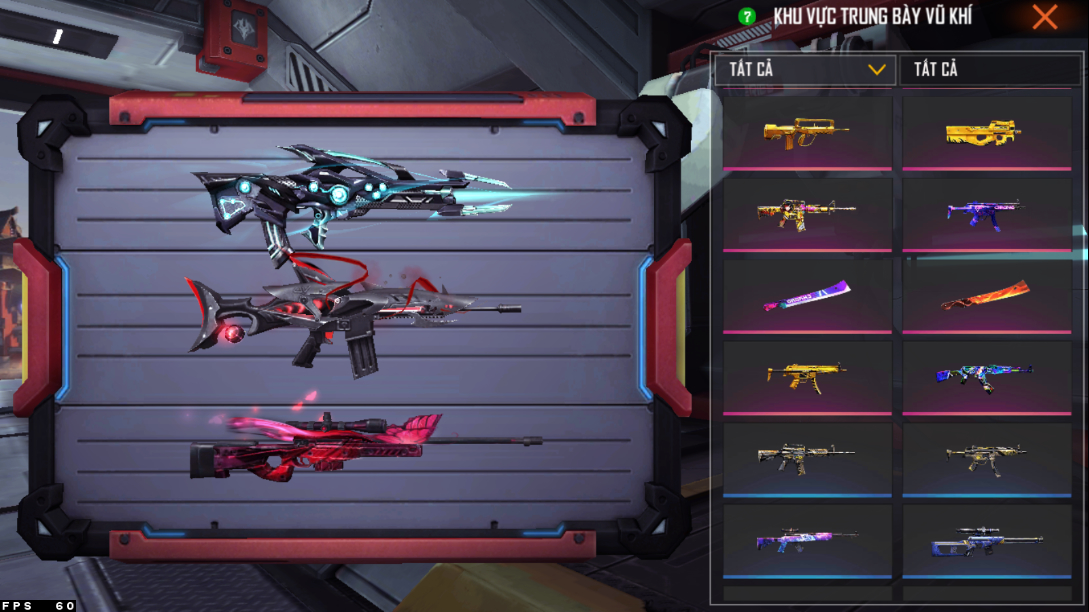
Task: Select the purple and pink machete skin
Action: click(x=806, y=296)
